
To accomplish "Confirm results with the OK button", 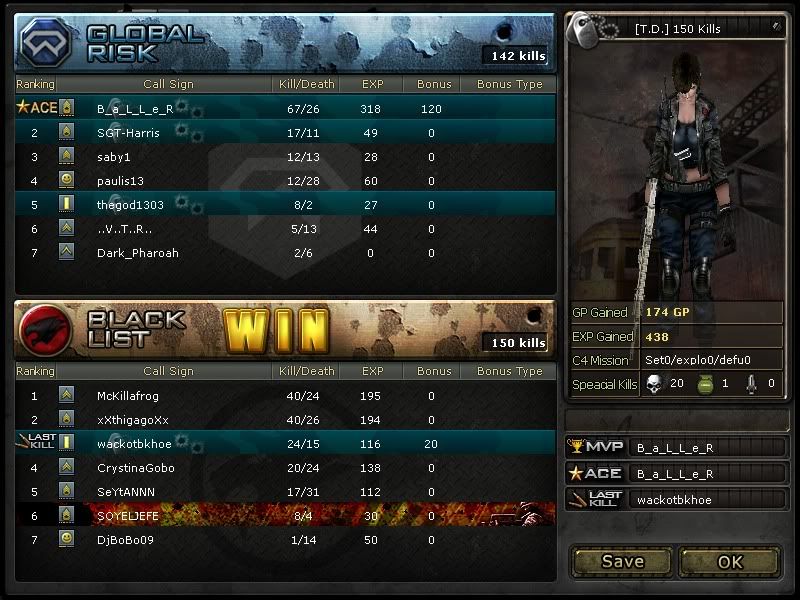I will pyautogui.click(x=730, y=561).
